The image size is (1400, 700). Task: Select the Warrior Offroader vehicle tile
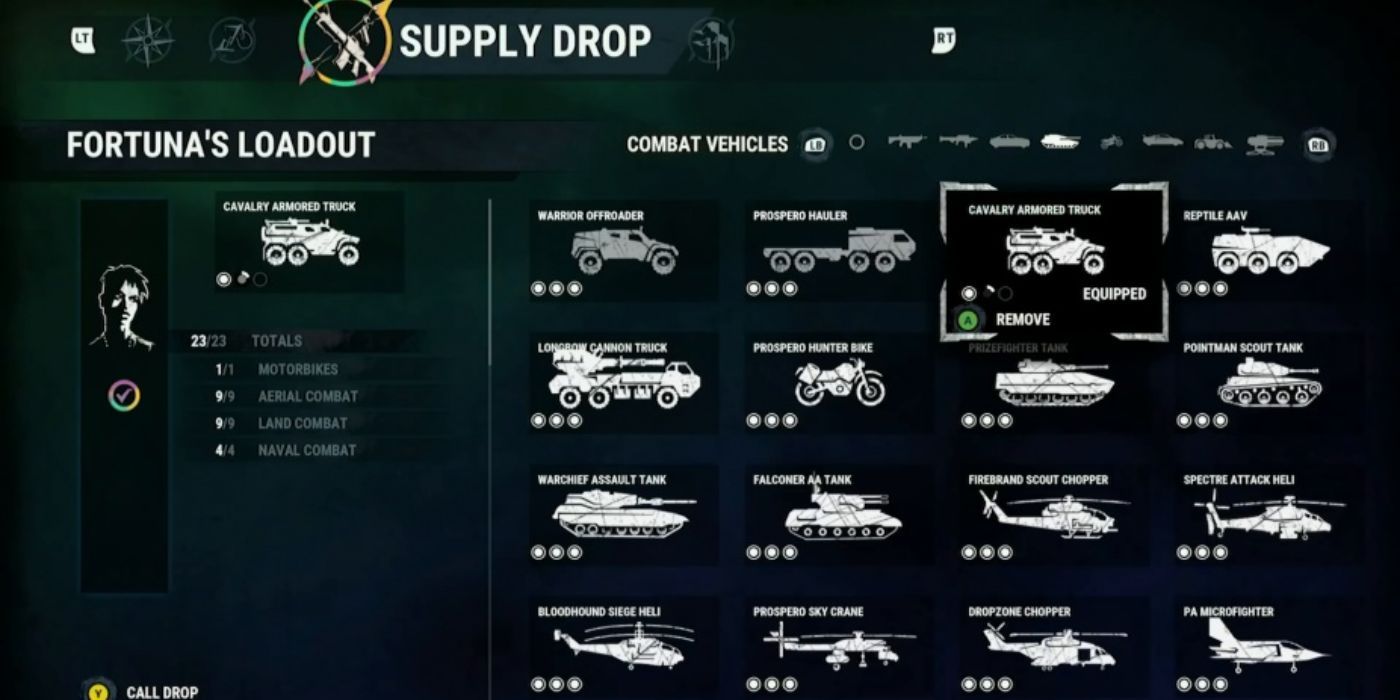click(623, 250)
